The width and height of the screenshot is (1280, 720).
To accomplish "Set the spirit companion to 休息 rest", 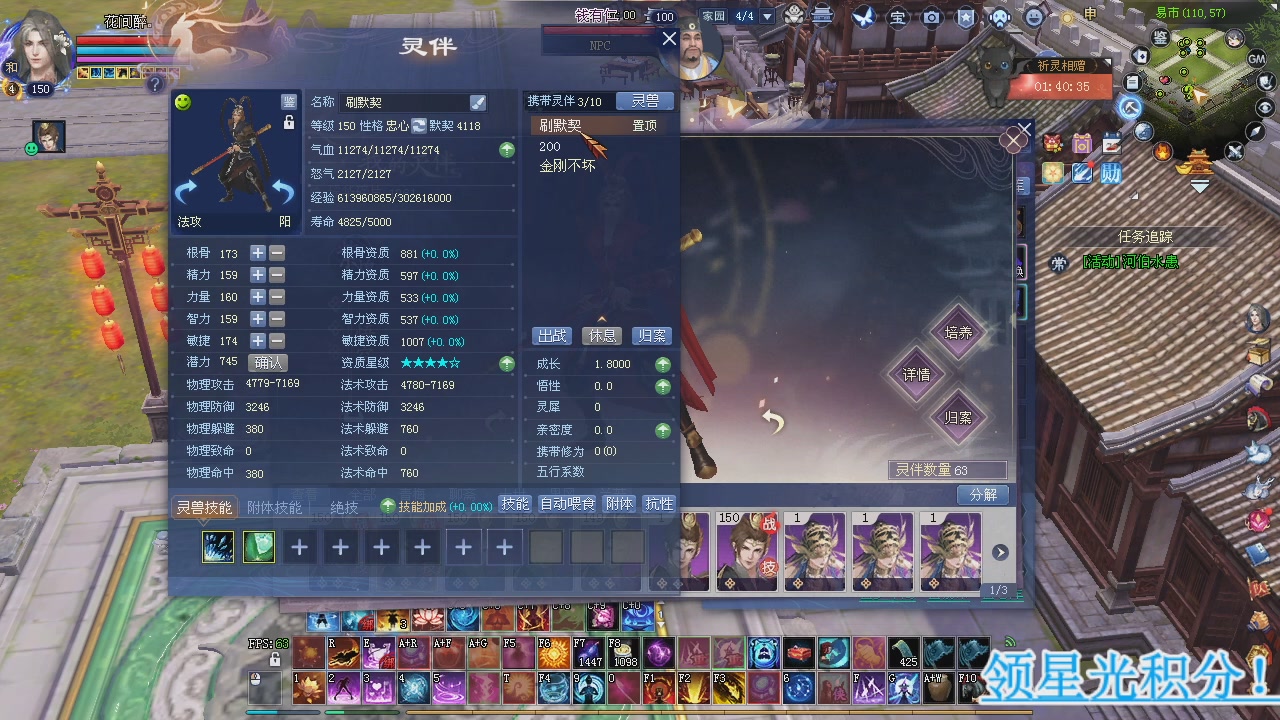I will pyautogui.click(x=602, y=335).
